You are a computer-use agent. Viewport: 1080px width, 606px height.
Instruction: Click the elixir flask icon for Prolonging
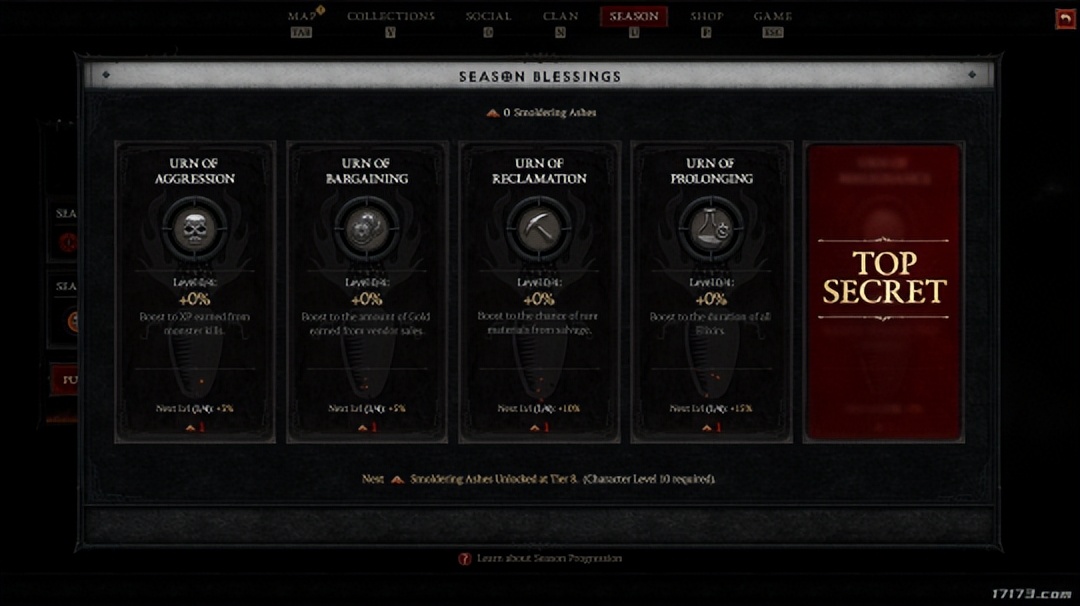pos(711,228)
